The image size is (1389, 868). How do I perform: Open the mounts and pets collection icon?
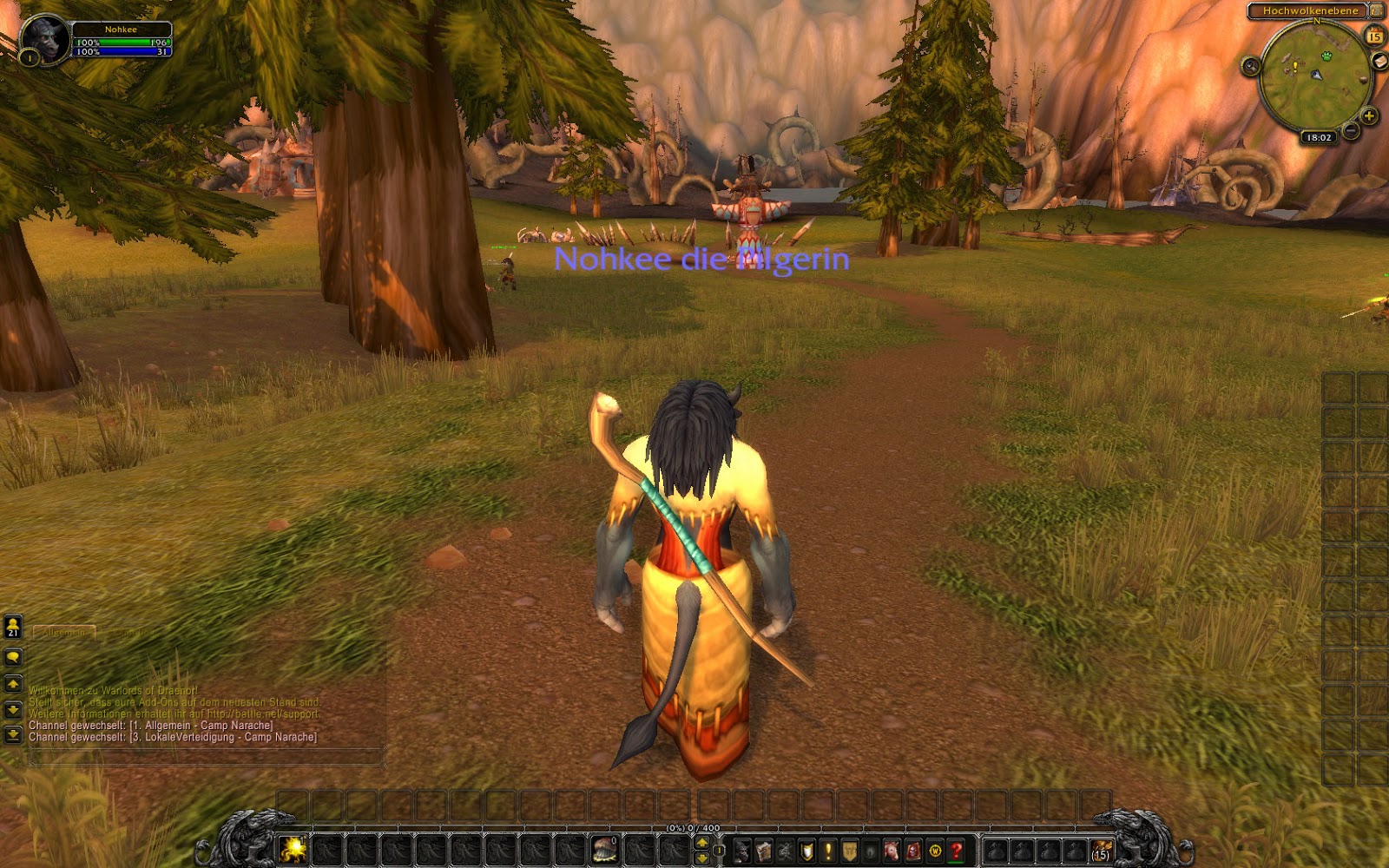[892, 850]
